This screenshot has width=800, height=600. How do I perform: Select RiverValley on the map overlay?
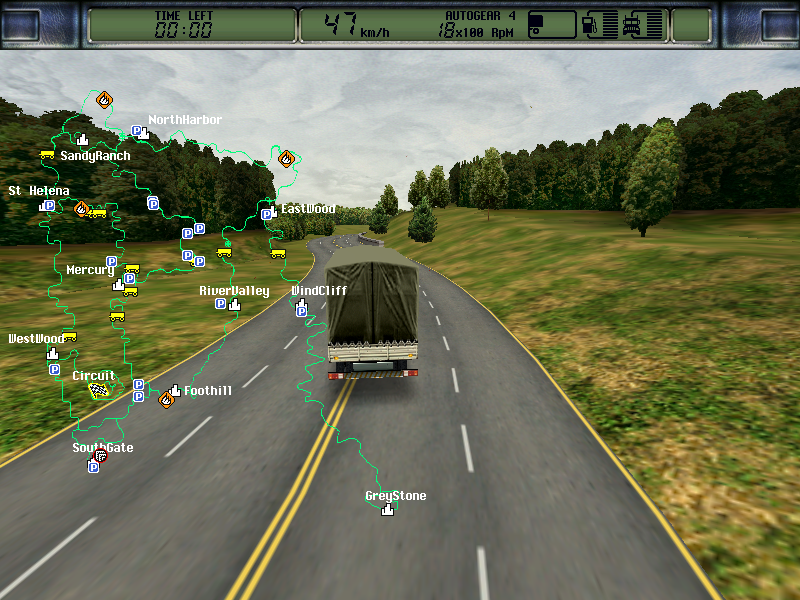tap(235, 304)
